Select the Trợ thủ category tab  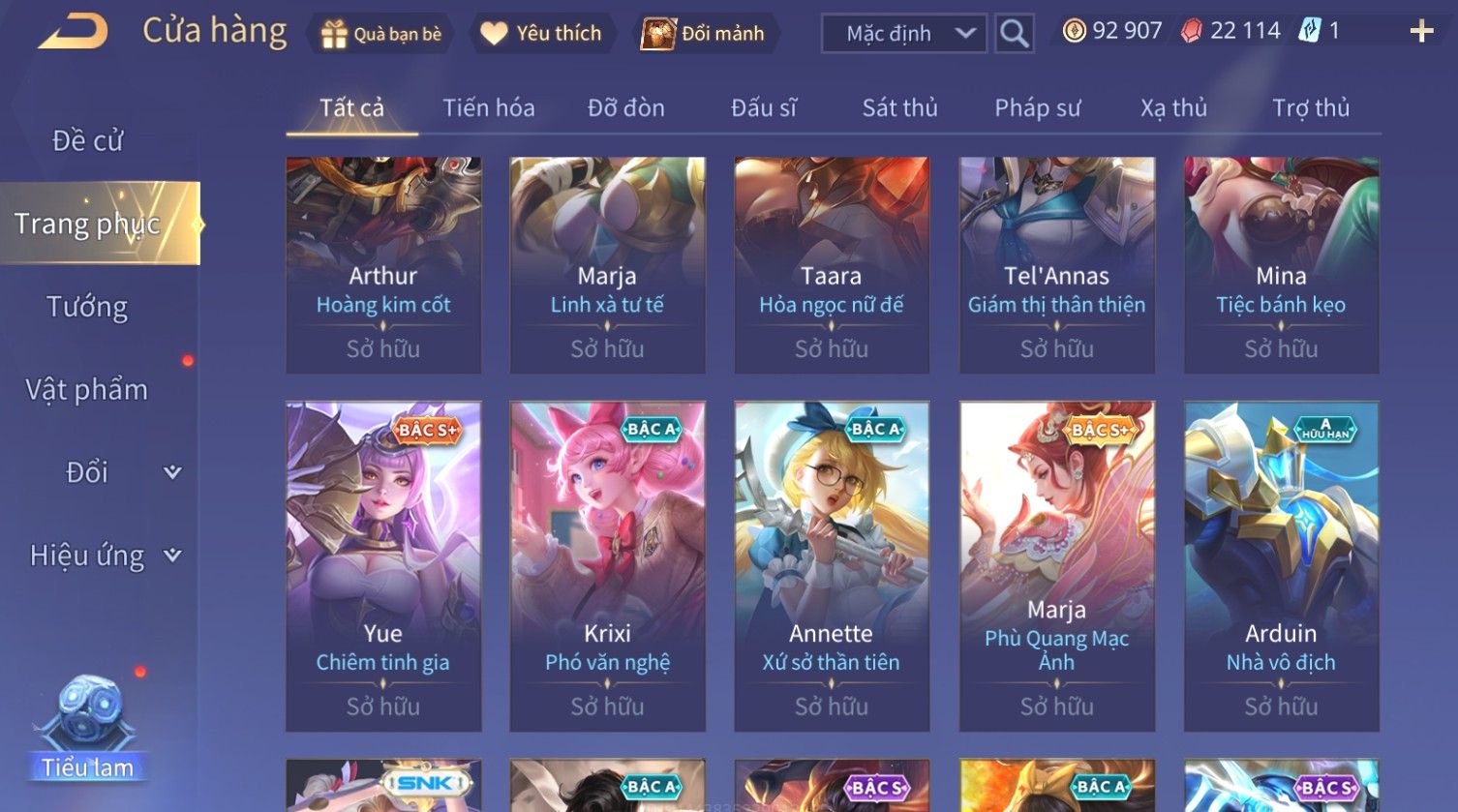[x=1310, y=107]
